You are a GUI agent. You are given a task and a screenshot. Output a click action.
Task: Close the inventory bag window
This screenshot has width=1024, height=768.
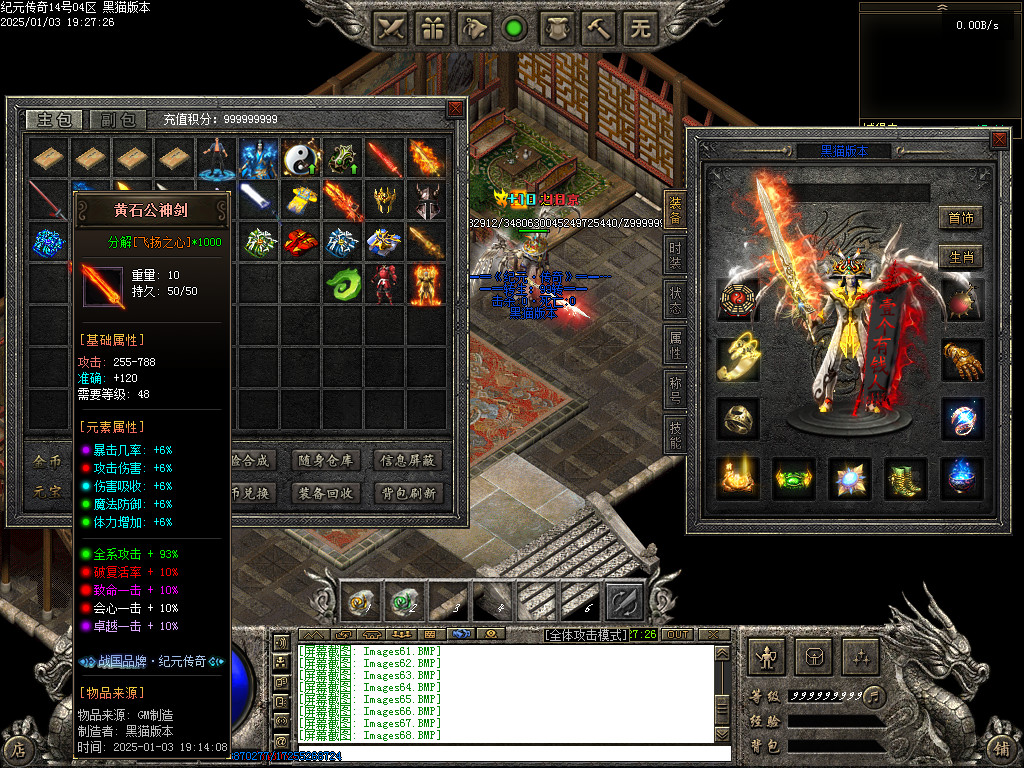point(455,108)
